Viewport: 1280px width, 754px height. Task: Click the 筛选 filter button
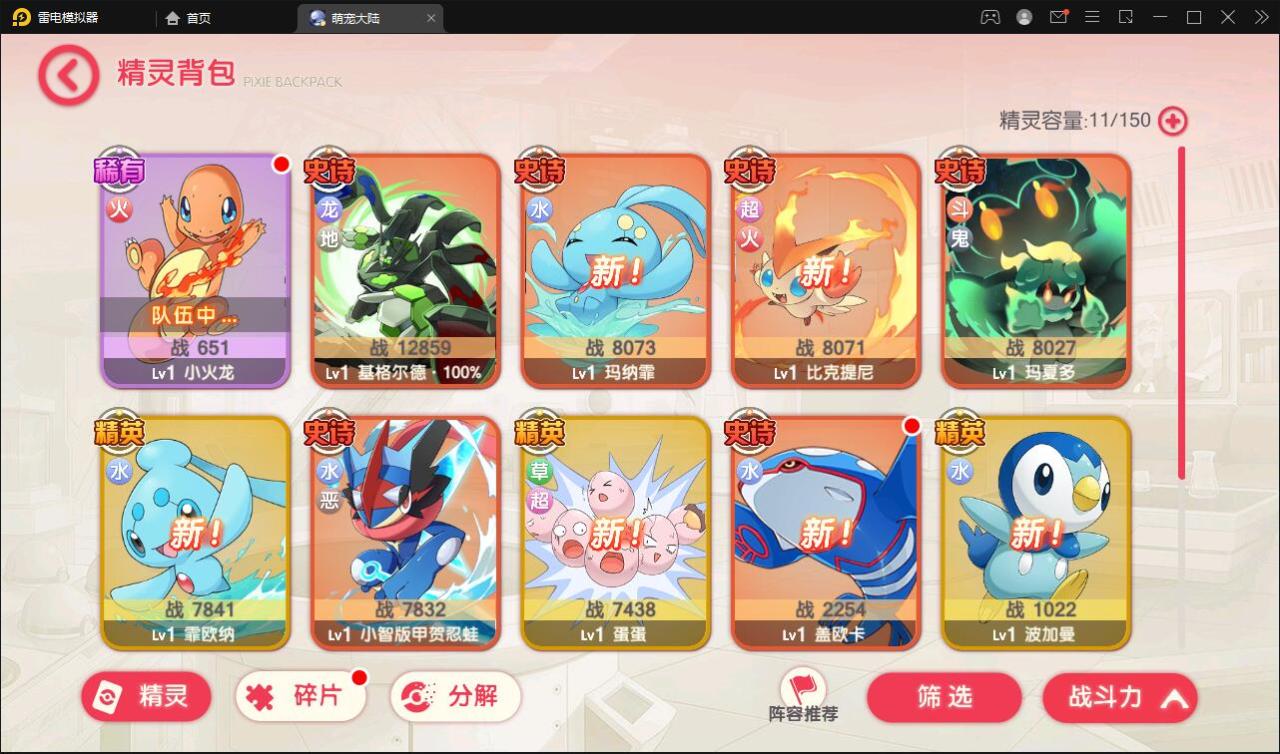click(x=943, y=697)
